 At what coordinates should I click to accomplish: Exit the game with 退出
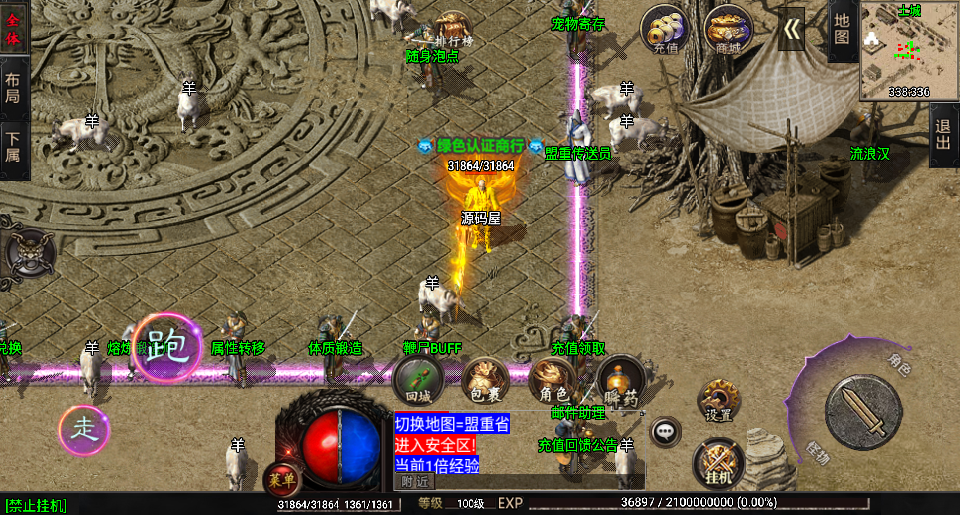pos(943,138)
